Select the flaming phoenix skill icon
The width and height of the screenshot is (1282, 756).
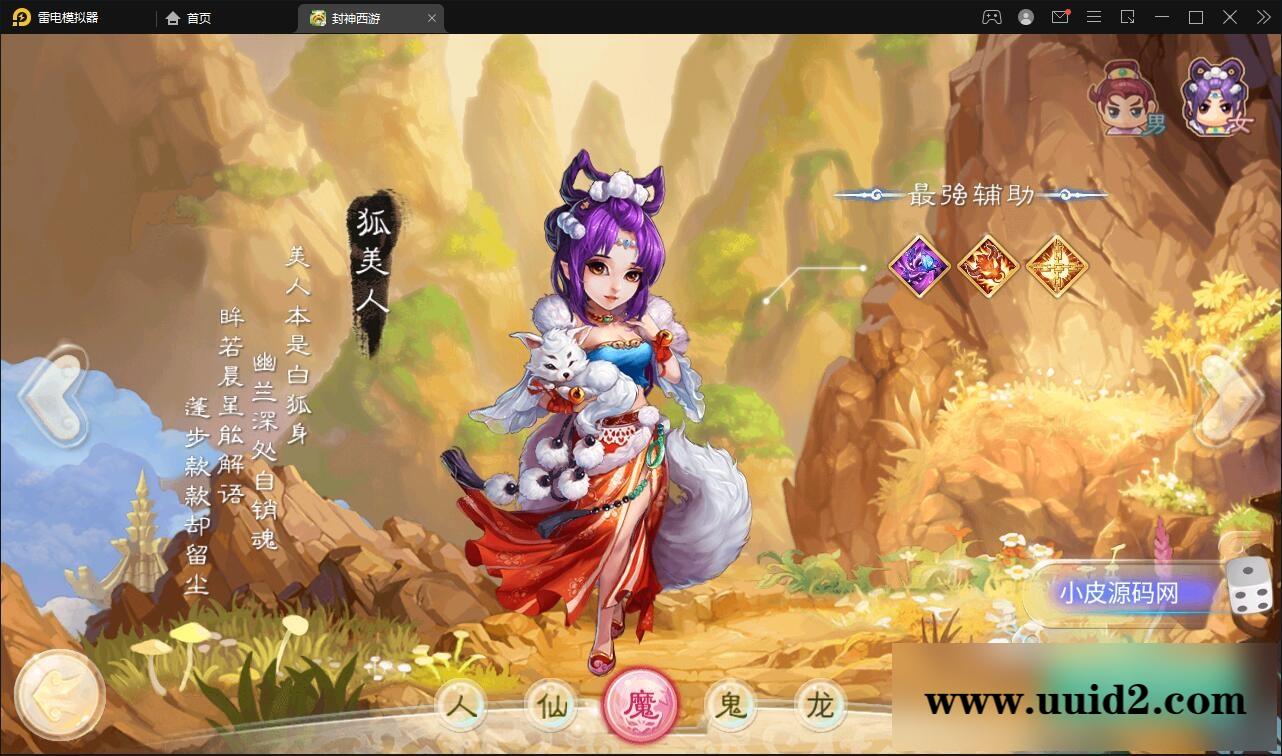[x=988, y=266]
